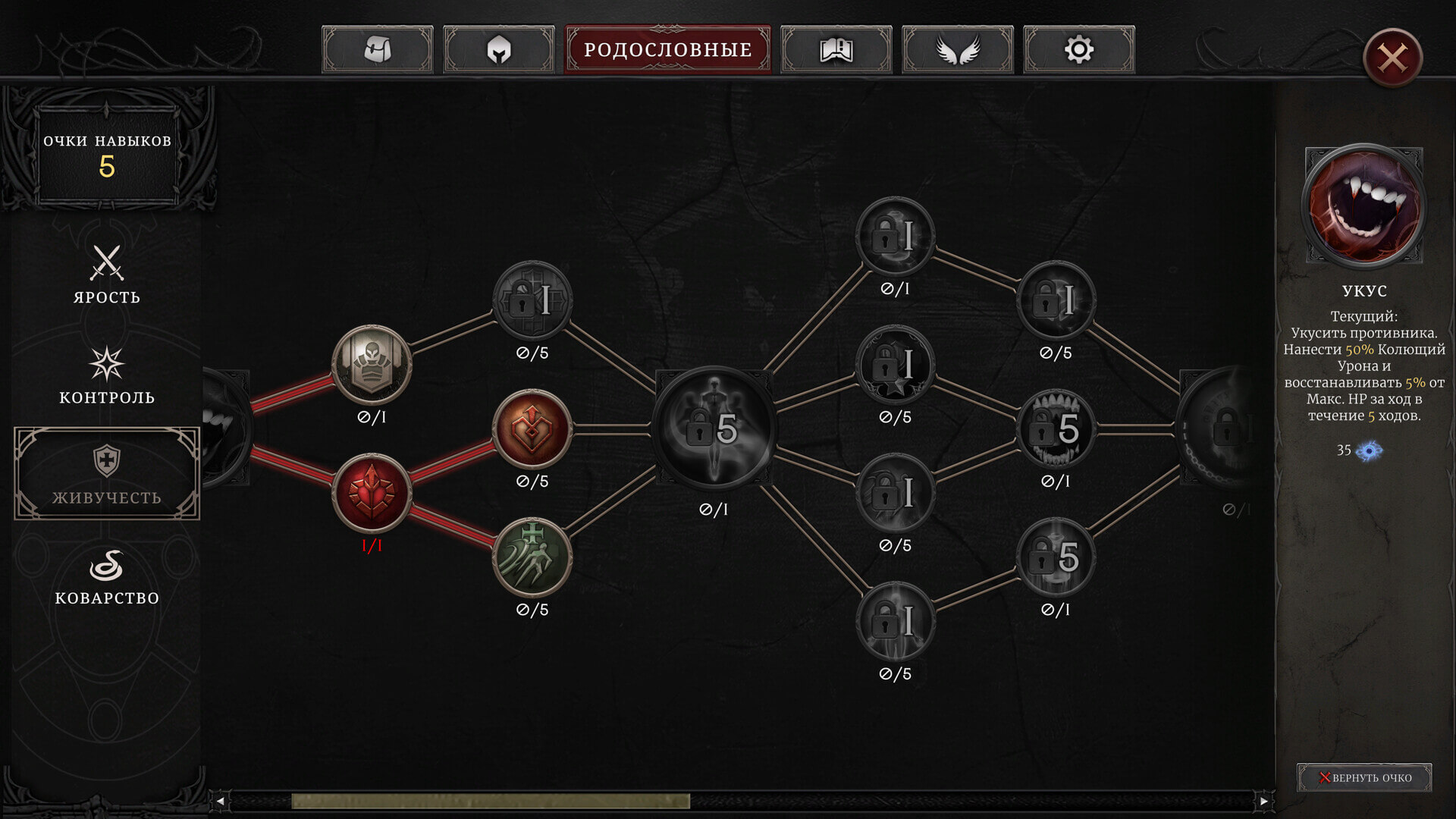Open the backpack inventory tab
This screenshot has height=819, width=1456.
pyautogui.click(x=378, y=50)
